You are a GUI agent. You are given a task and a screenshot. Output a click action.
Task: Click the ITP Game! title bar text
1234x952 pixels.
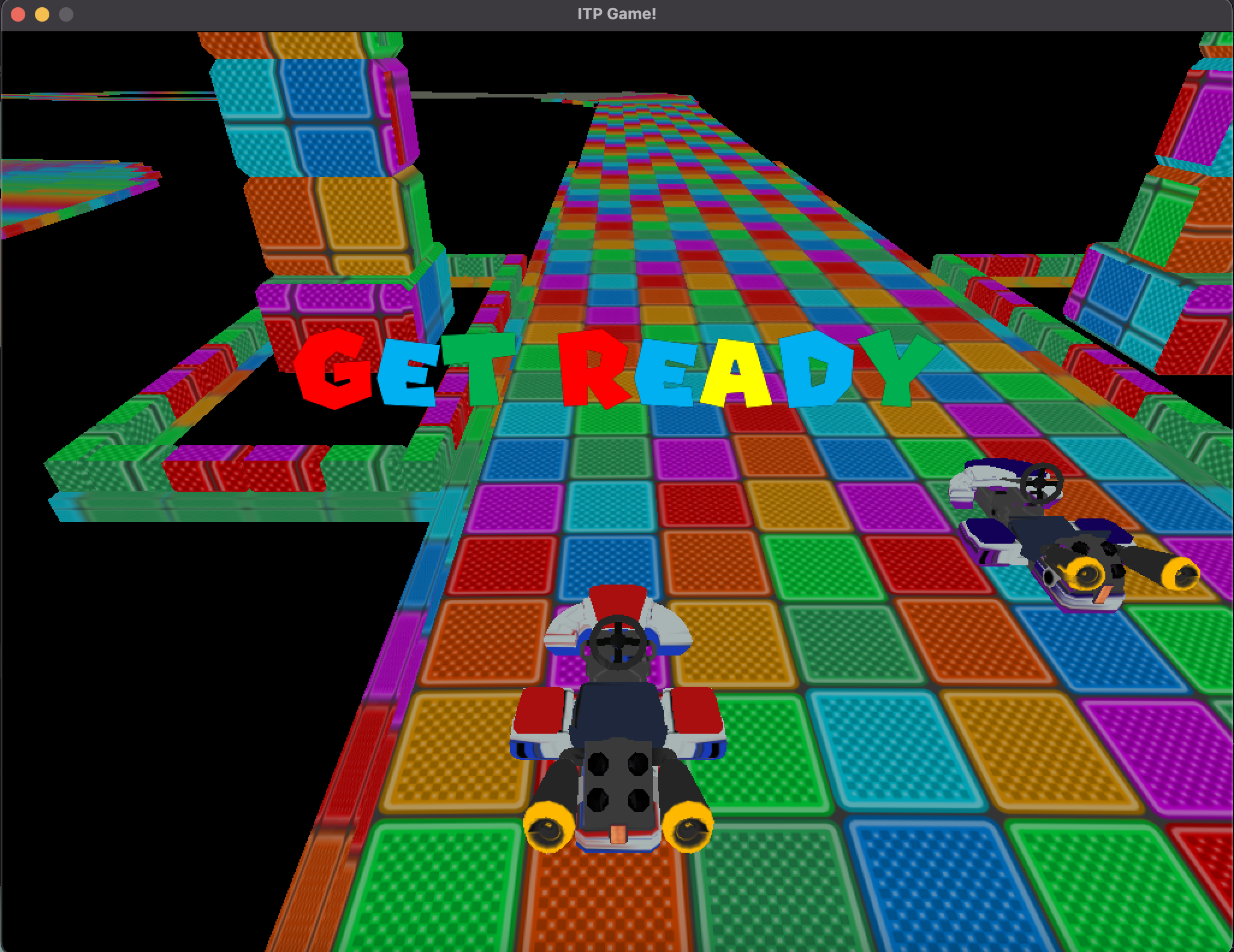pos(617,13)
